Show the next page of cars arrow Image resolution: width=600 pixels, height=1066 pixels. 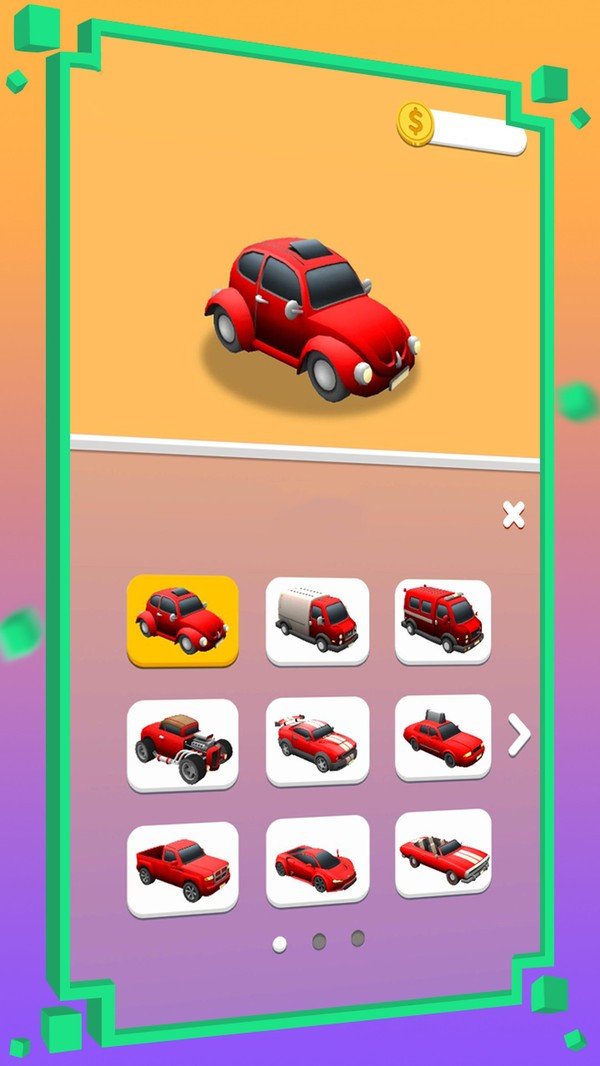[x=519, y=736]
